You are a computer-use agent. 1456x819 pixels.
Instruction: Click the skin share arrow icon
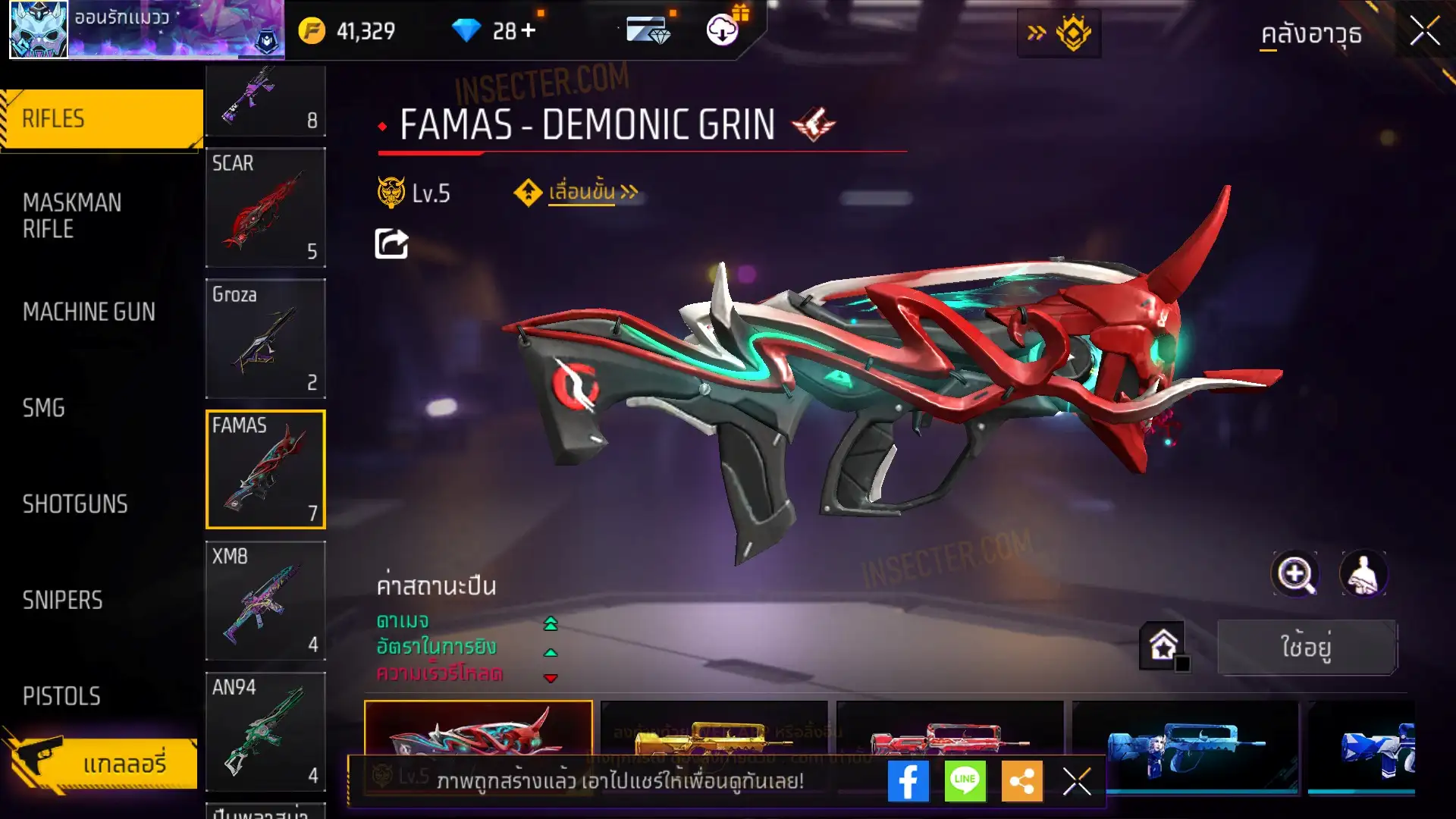point(392,244)
